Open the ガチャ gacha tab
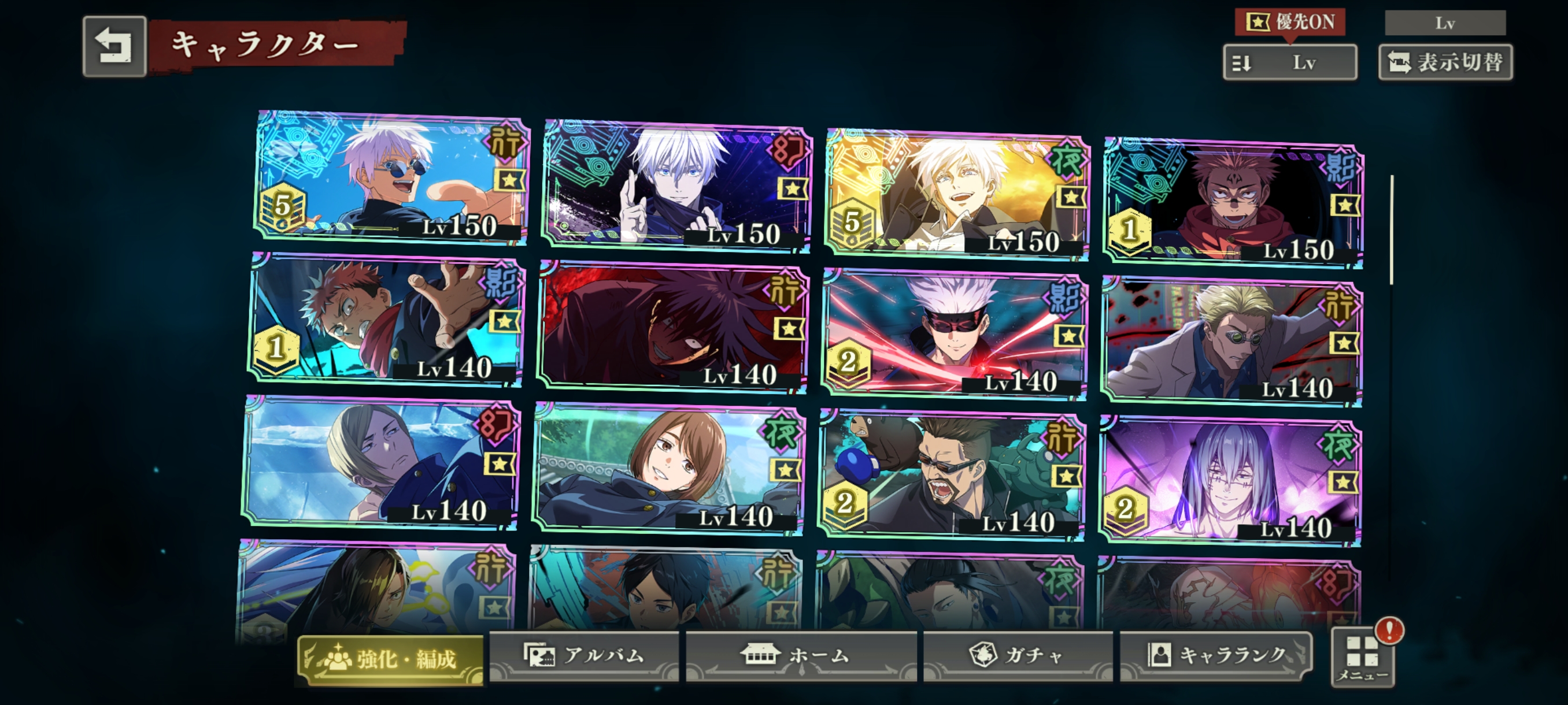Image resolution: width=1568 pixels, height=705 pixels. (1017, 655)
